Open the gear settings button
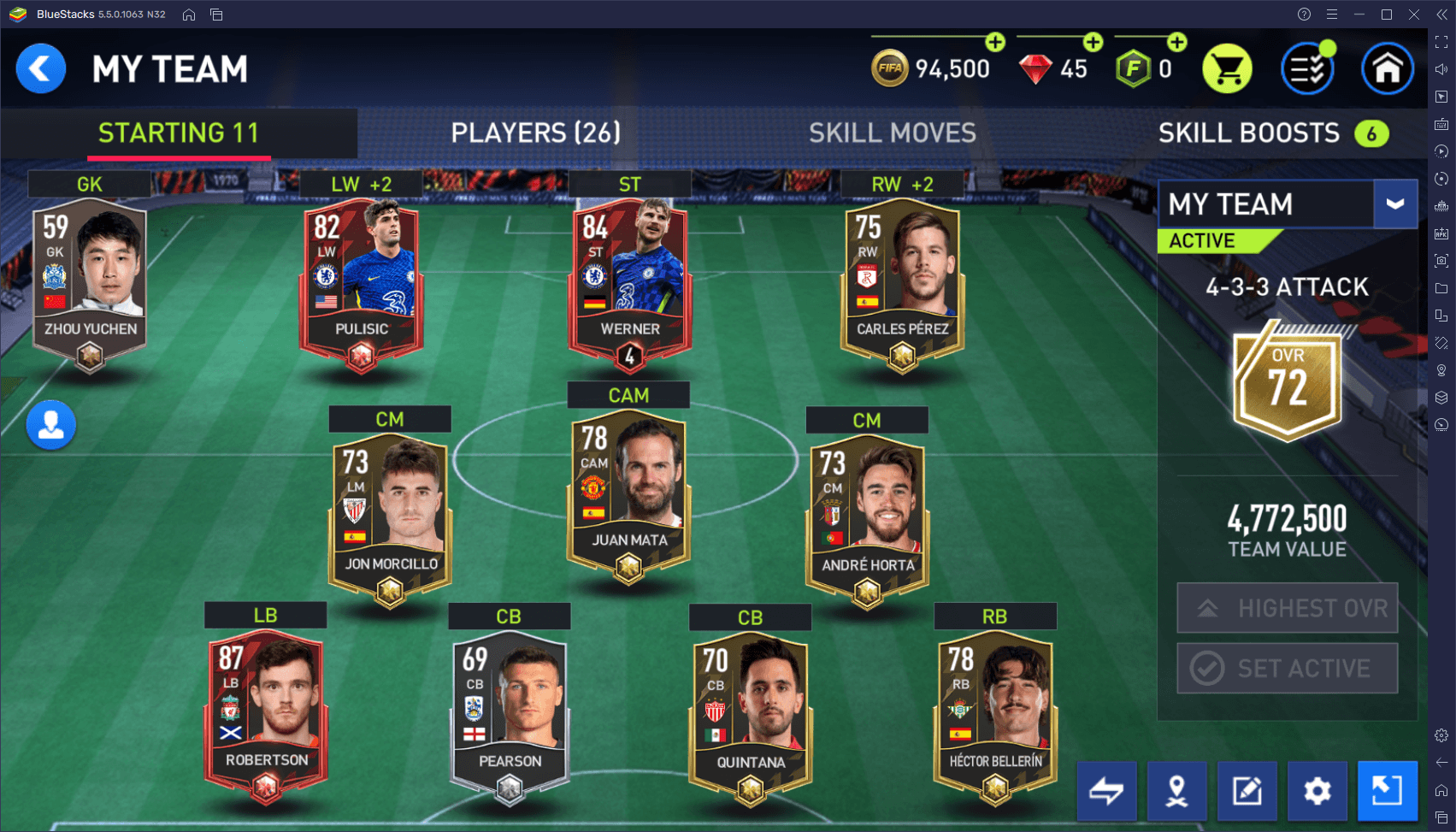1456x832 pixels. [1317, 791]
